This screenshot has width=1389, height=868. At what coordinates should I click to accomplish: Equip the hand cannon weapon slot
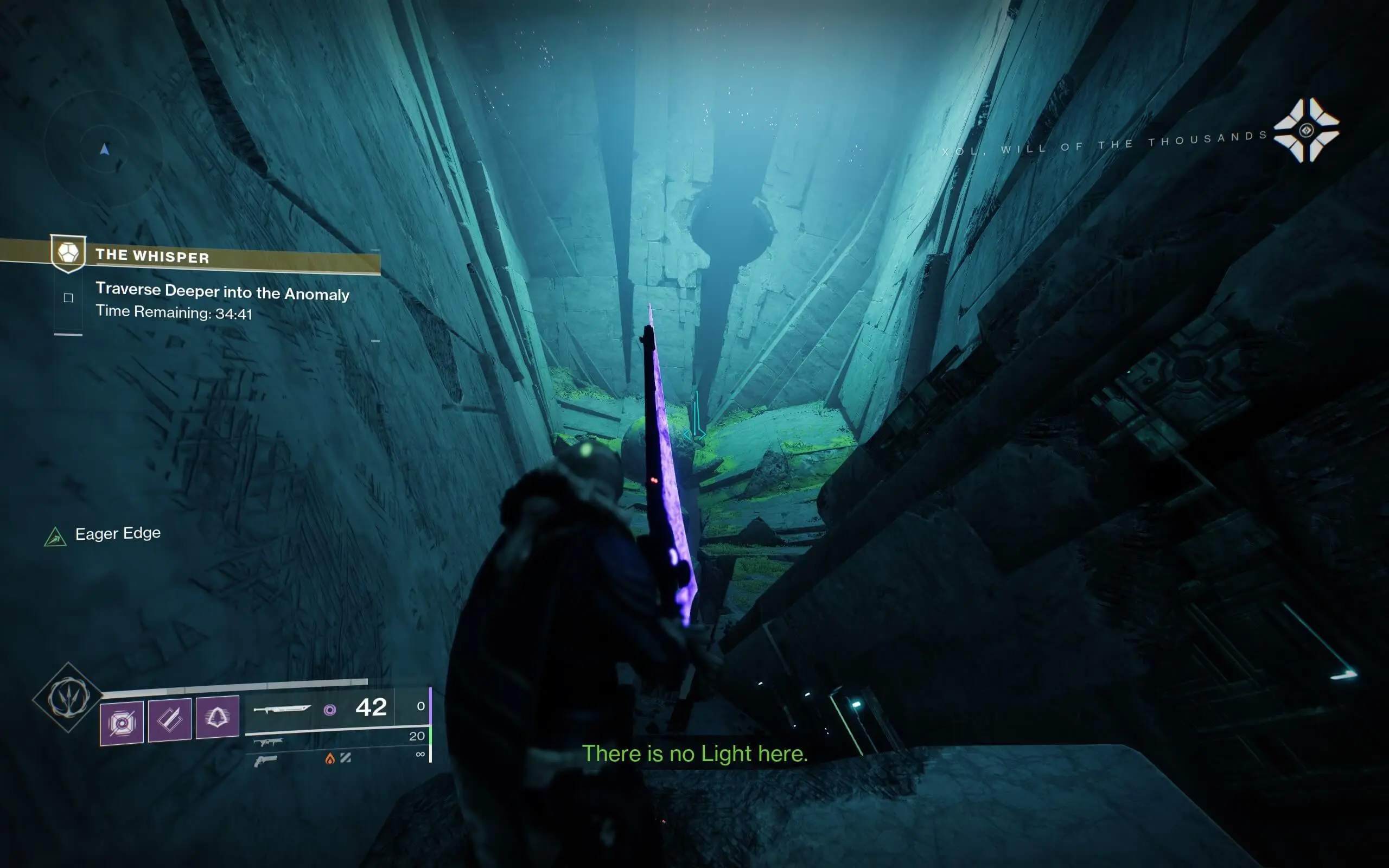click(x=265, y=761)
